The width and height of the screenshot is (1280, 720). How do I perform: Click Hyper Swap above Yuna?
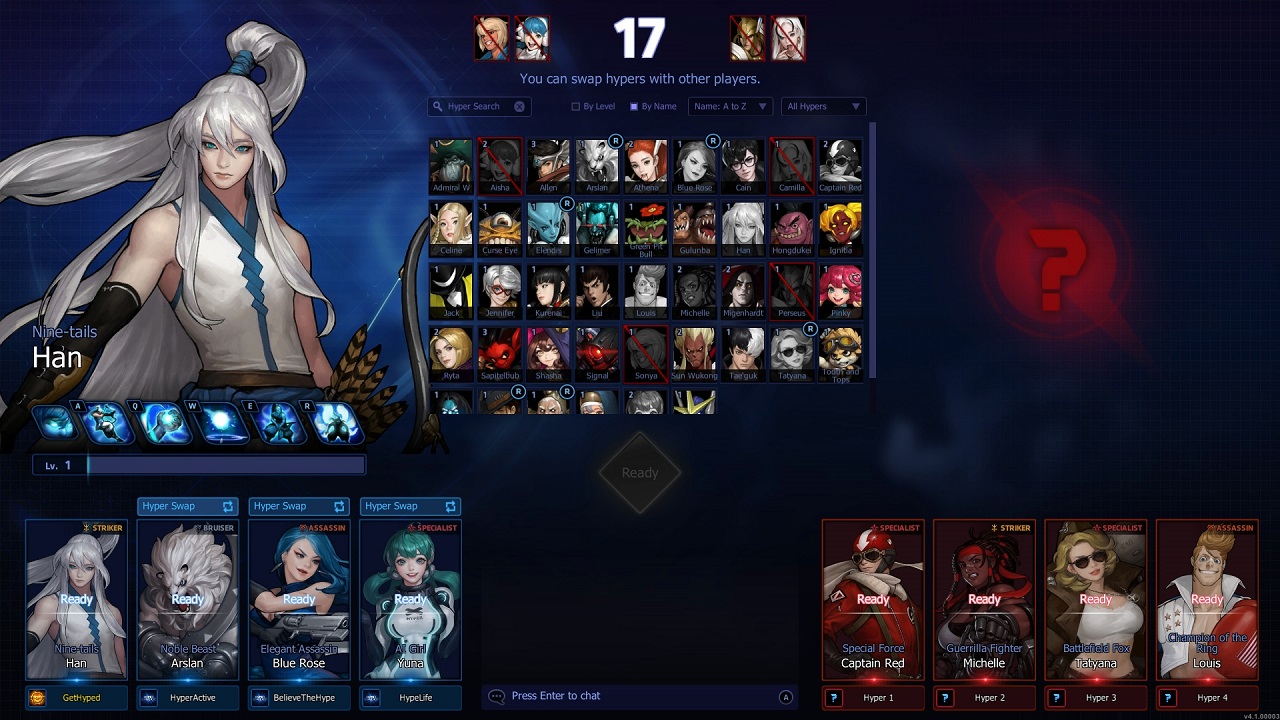click(410, 506)
